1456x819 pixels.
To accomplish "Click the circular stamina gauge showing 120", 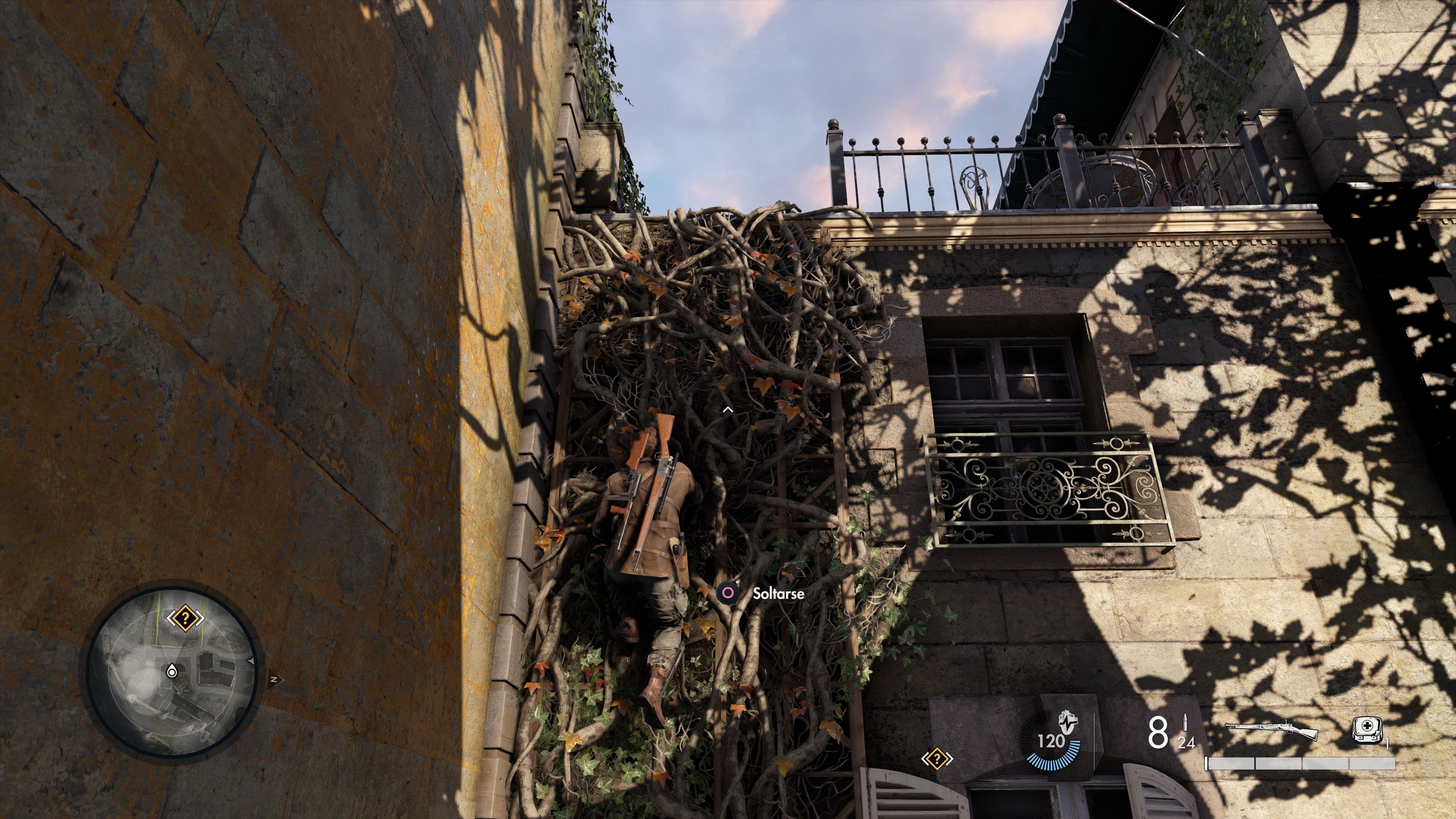I will (1053, 746).
